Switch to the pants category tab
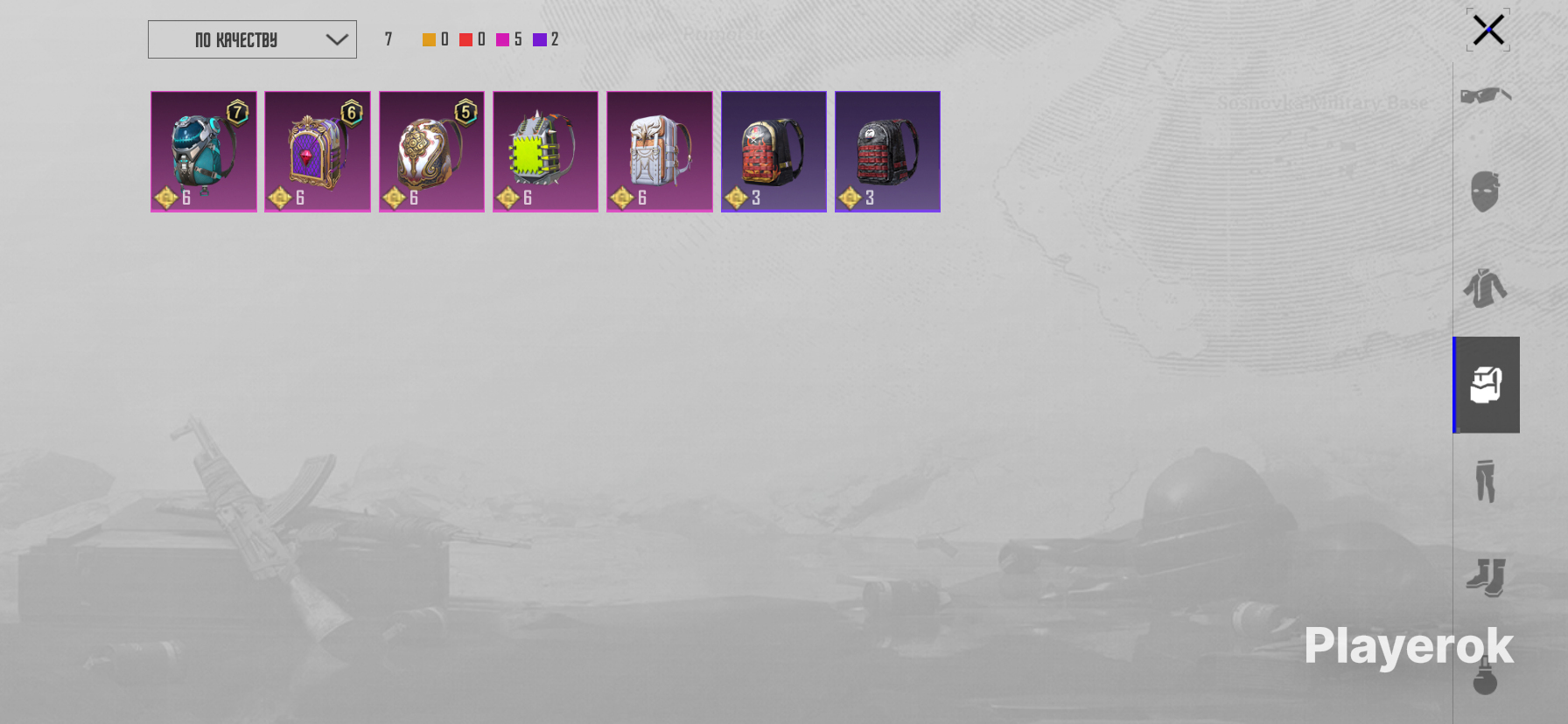The image size is (1568, 724). point(1486,481)
